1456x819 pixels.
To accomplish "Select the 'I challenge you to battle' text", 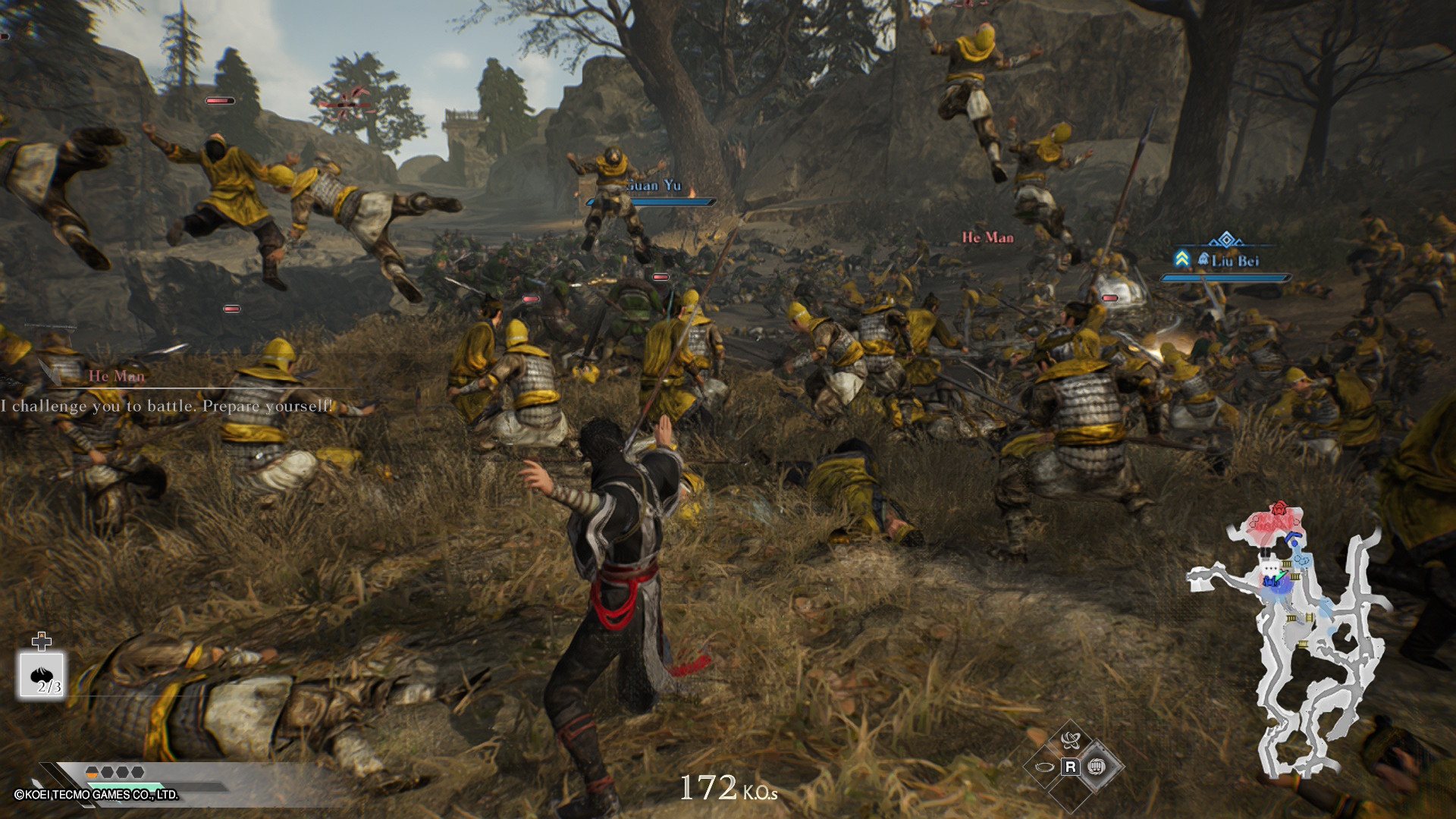I will coord(166,406).
